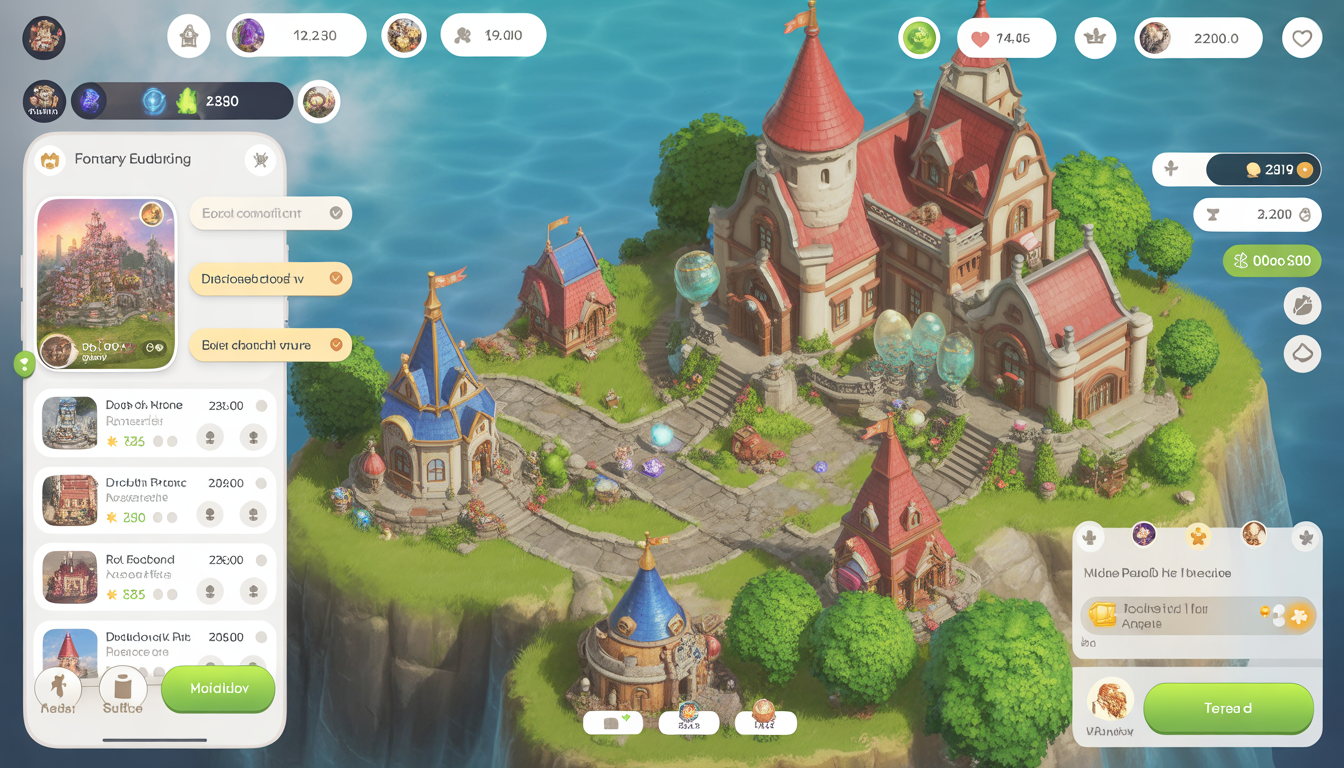Viewport: 1344px width, 768px height.
Task: Click the green orb icon in top bar
Action: coord(919,38)
